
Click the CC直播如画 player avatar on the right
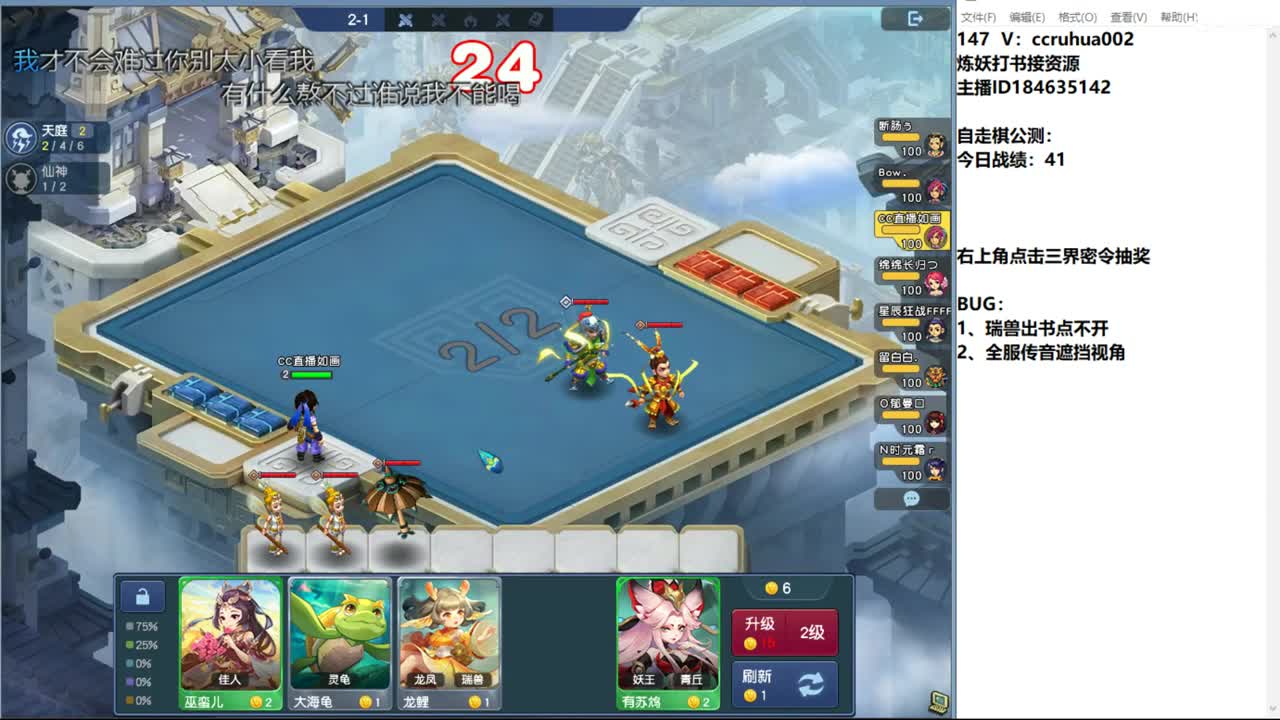[933, 237]
